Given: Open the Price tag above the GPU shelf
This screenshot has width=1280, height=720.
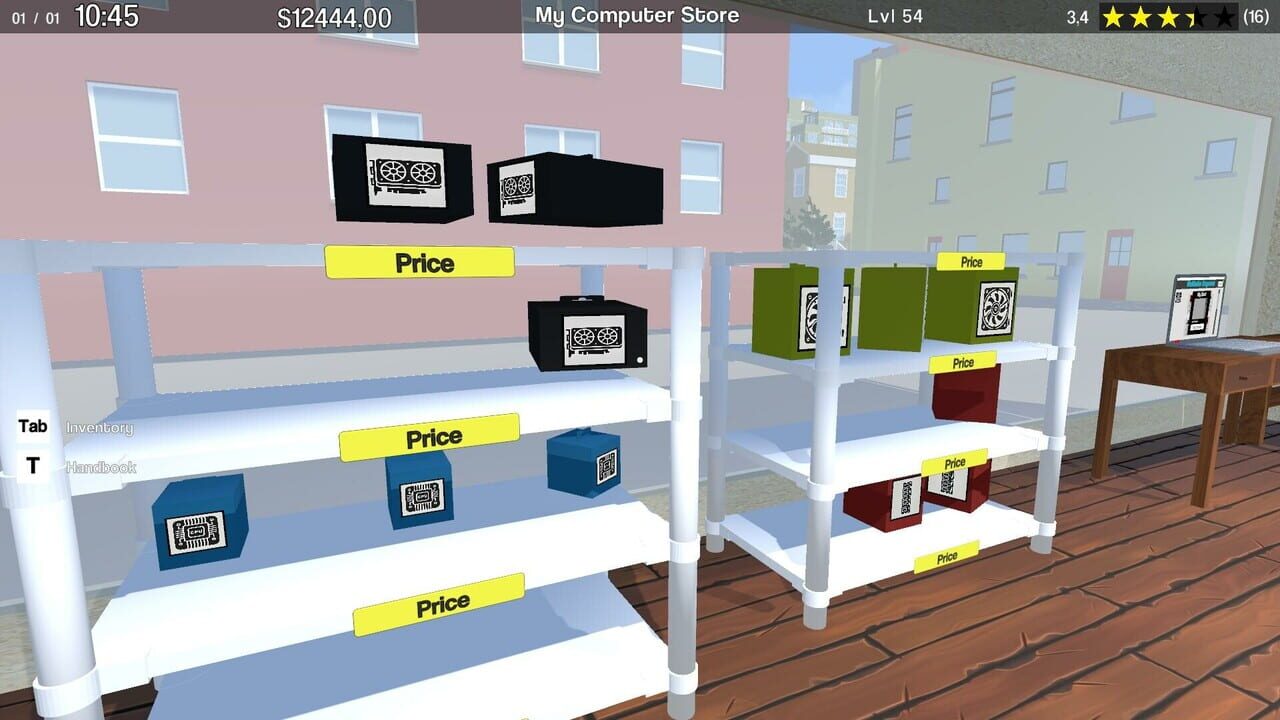Looking at the screenshot, I should (x=421, y=263).
